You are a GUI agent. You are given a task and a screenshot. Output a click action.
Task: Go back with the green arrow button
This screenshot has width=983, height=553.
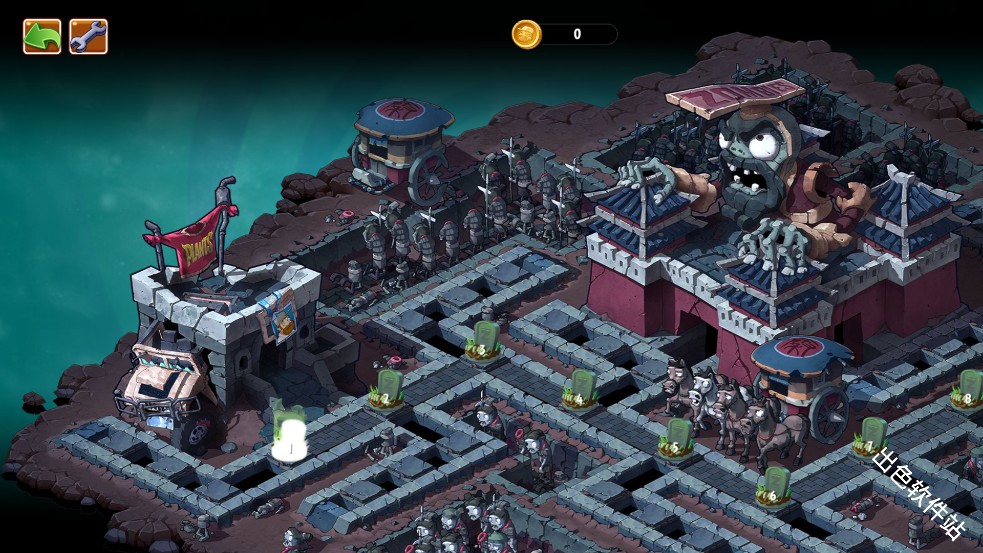coord(42,37)
